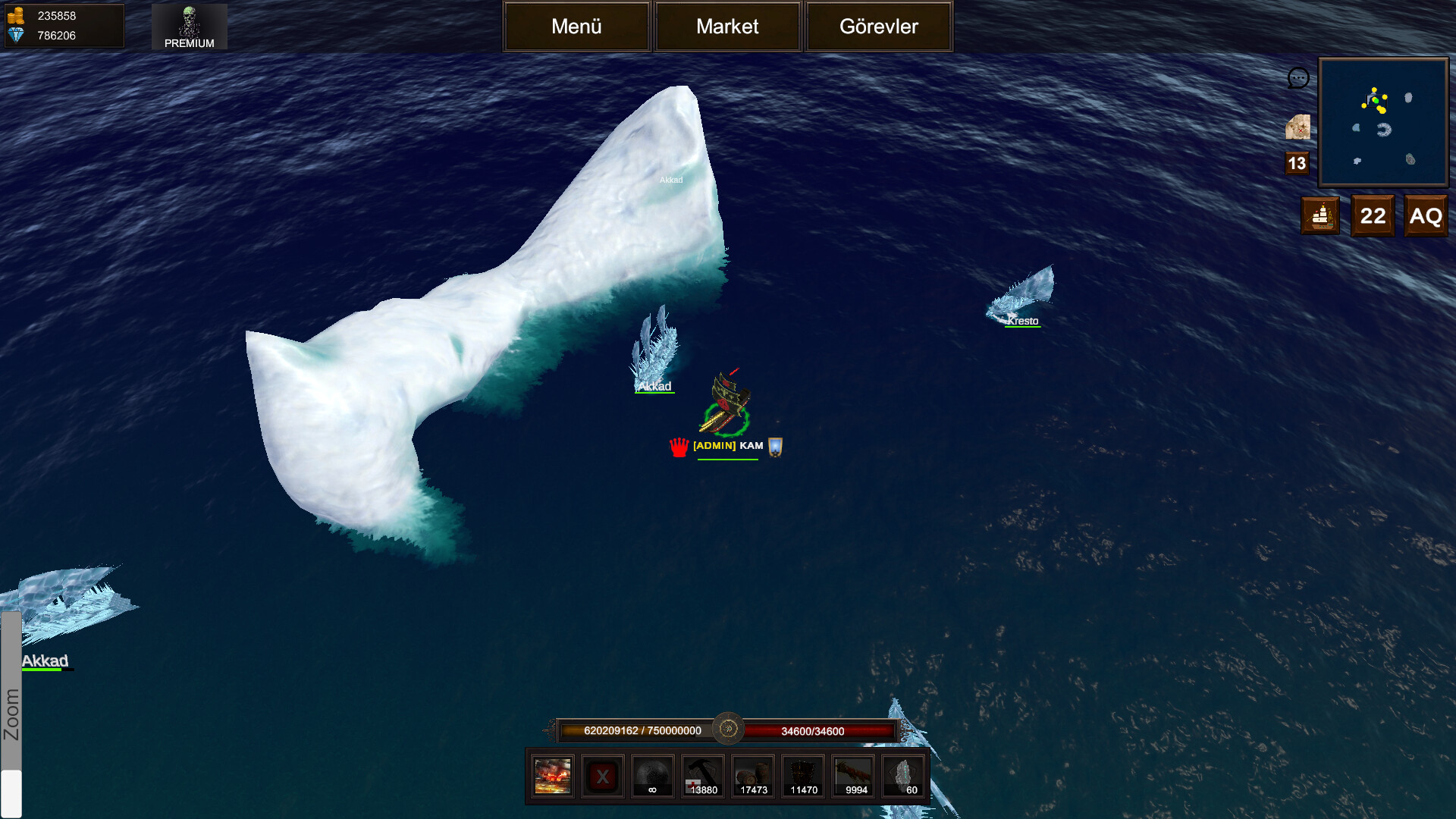Screen dimensions: 1456x819
Task: Toggle the red X slot in the hotbar
Action: coord(602,776)
